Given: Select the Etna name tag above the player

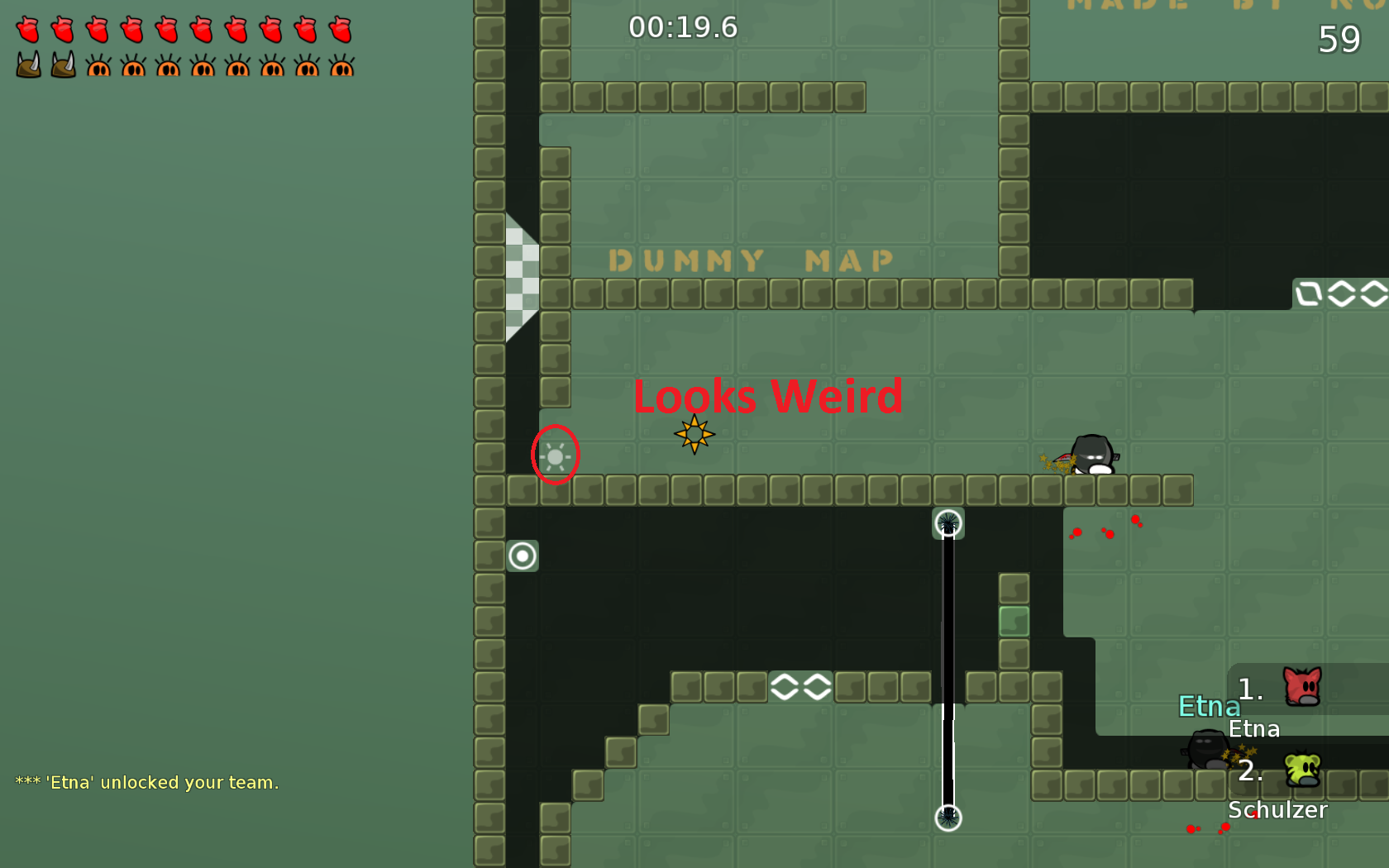Looking at the screenshot, I should [x=1209, y=707].
